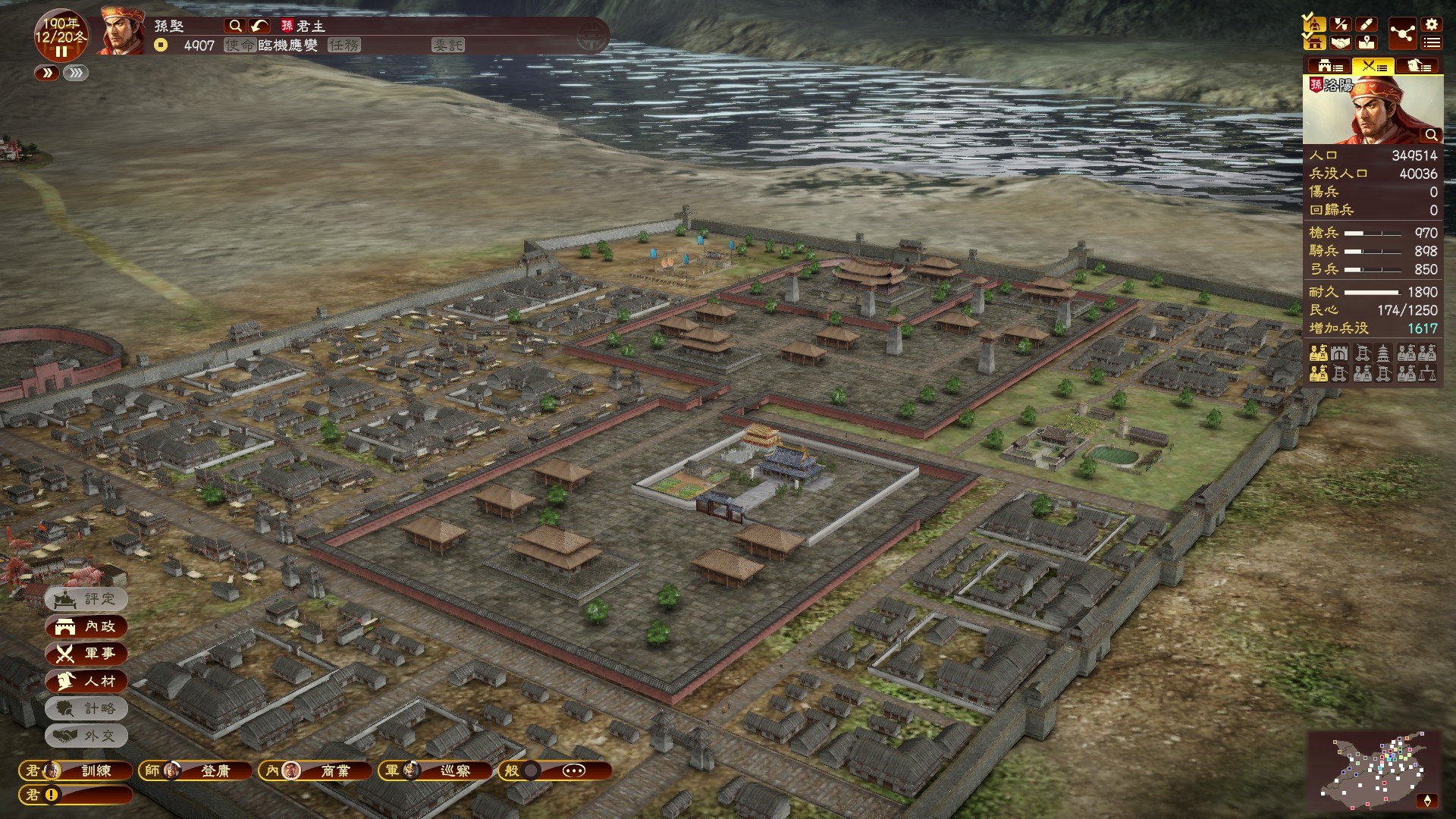
Task: Select the 商業 commerce task slot
Action: click(315, 770)
